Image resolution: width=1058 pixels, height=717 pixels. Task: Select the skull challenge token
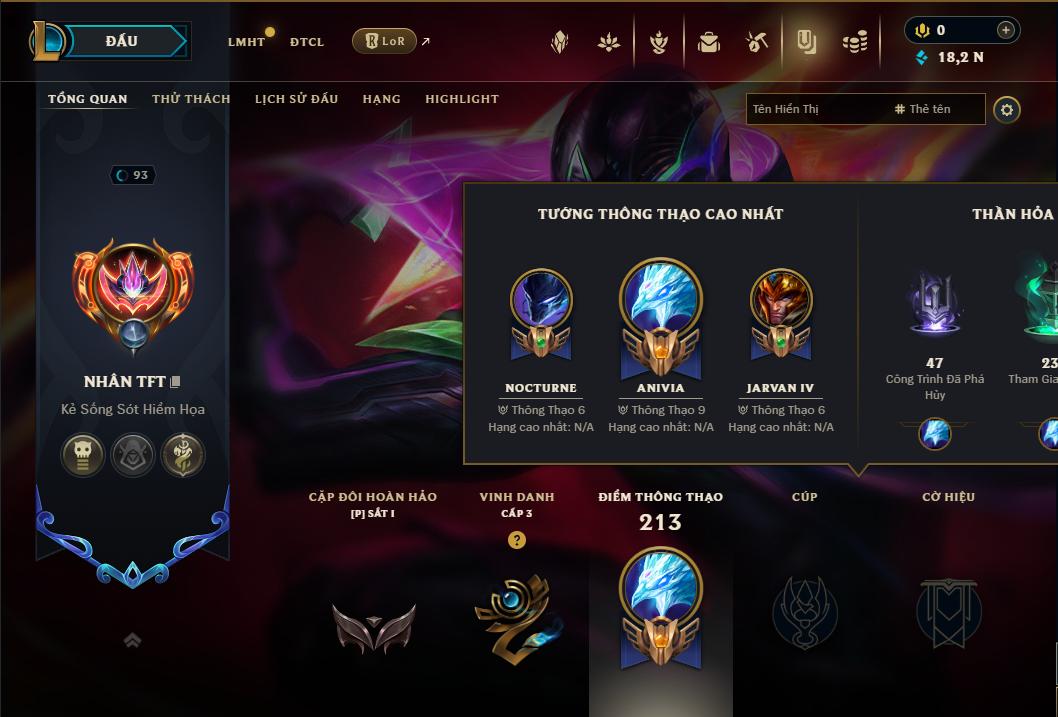click(84, 455)
